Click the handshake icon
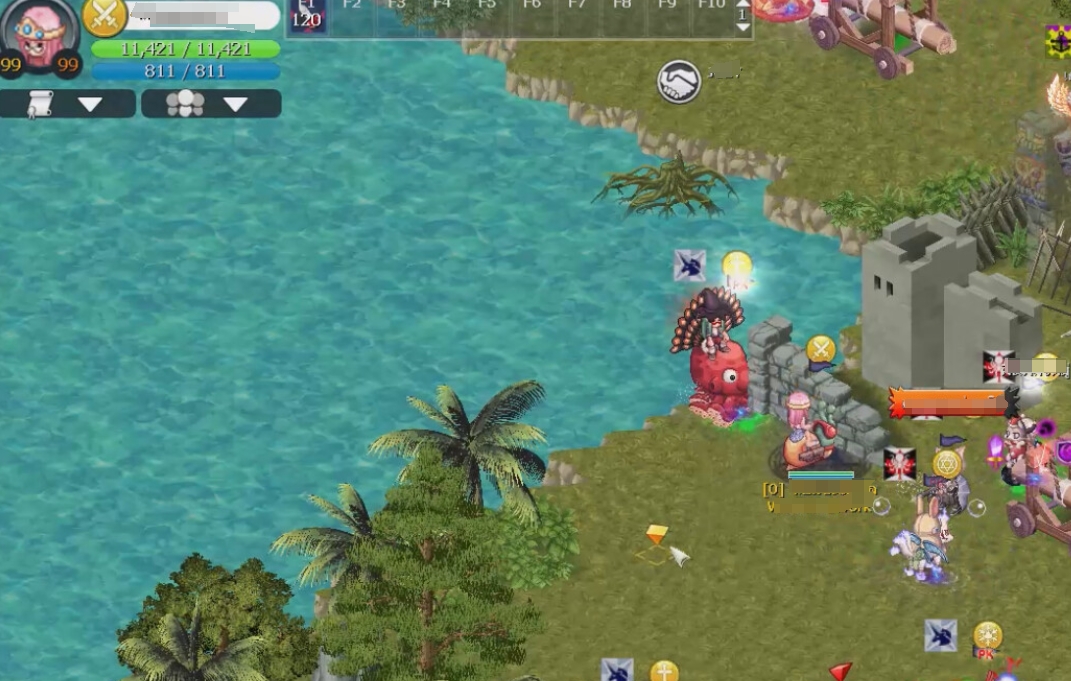Image resolution: width=1071 pixels, height=681 pixels. [679, 81]
